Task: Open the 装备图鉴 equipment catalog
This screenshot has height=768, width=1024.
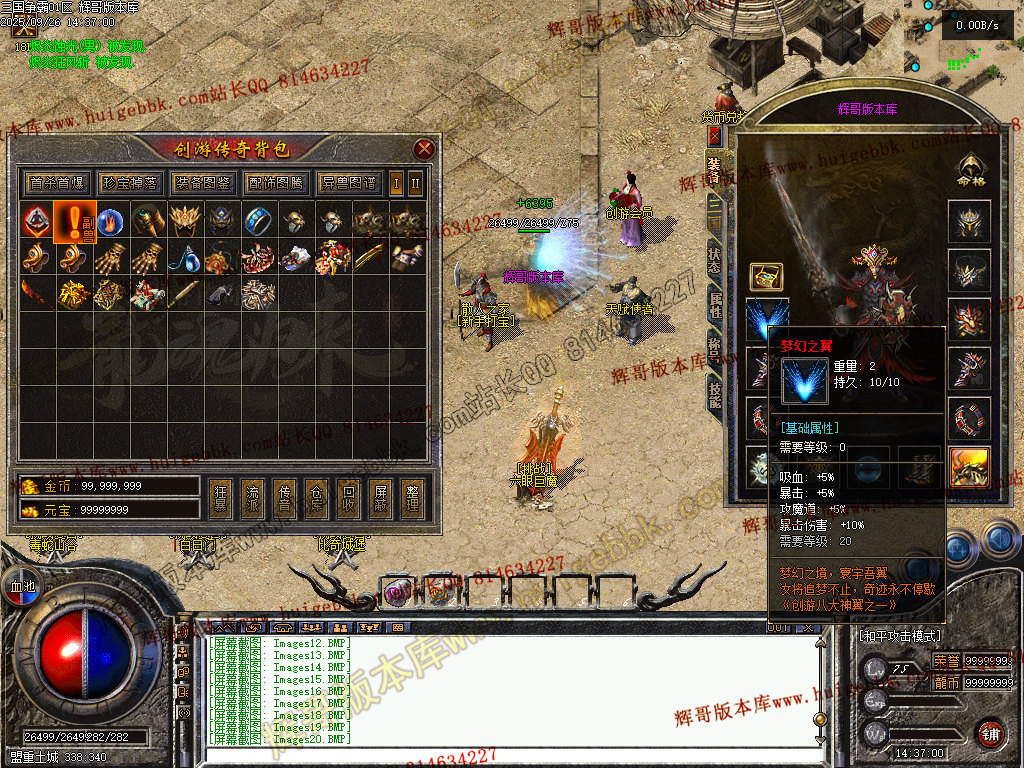Action: [x=202, y=183]
